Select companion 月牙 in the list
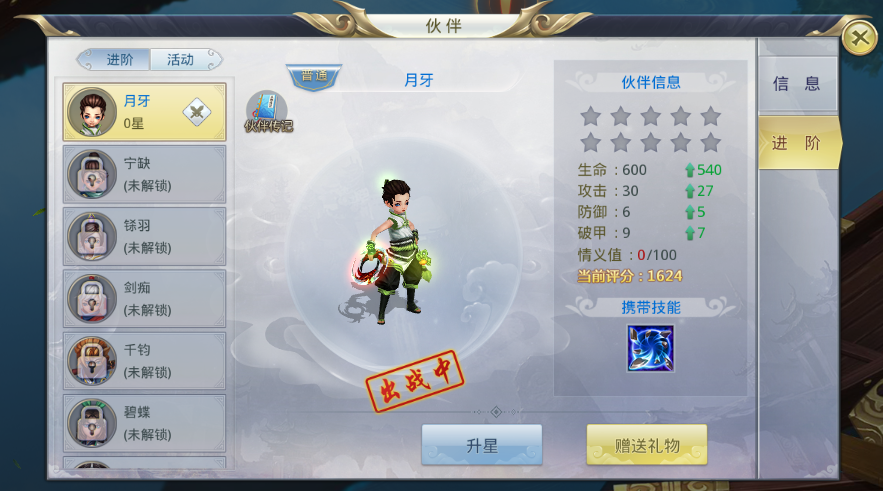This screenshot has width=883, height=491. click(x=143, y=112)
